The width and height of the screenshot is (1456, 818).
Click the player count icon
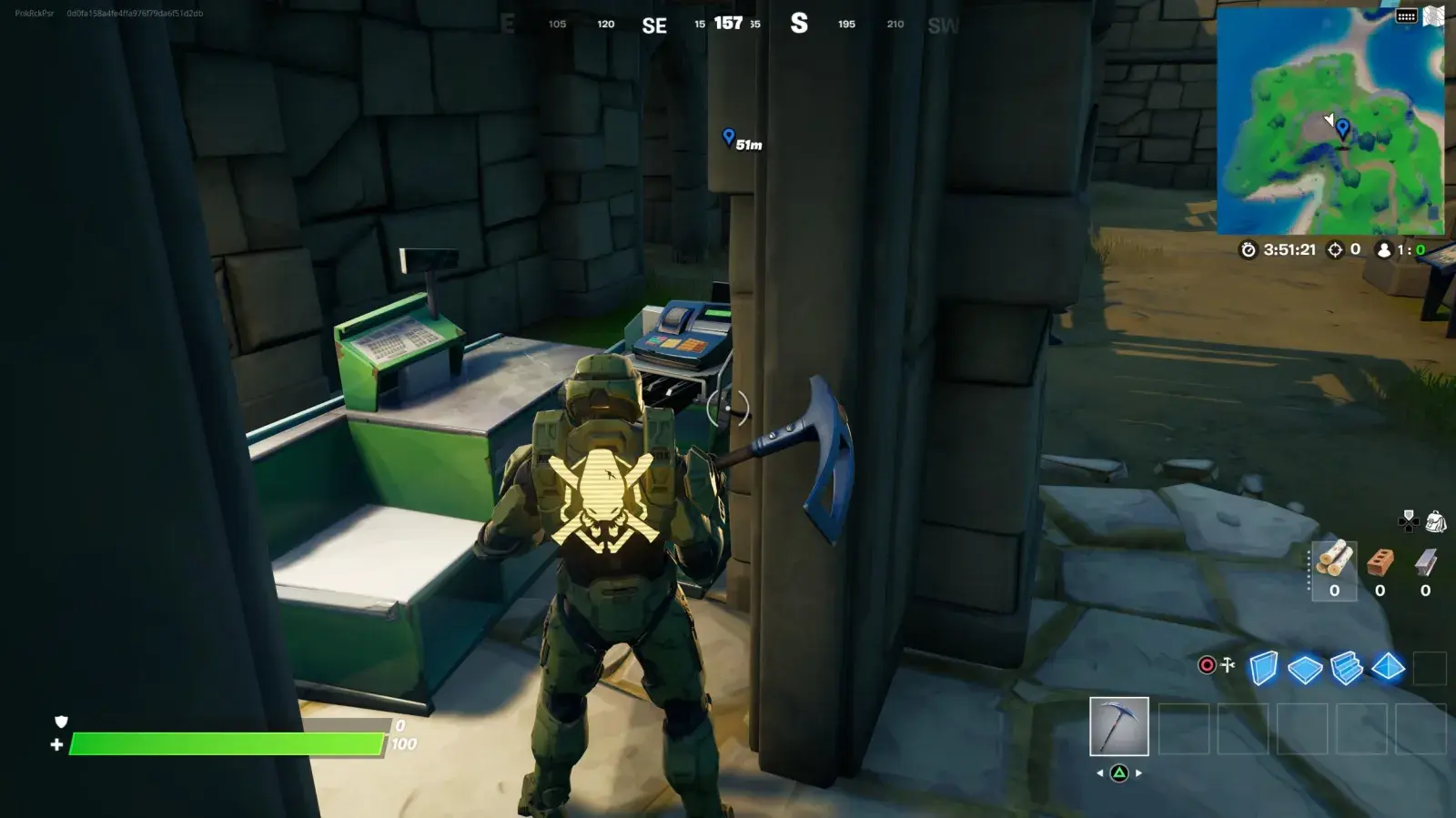coord(1384,249)
